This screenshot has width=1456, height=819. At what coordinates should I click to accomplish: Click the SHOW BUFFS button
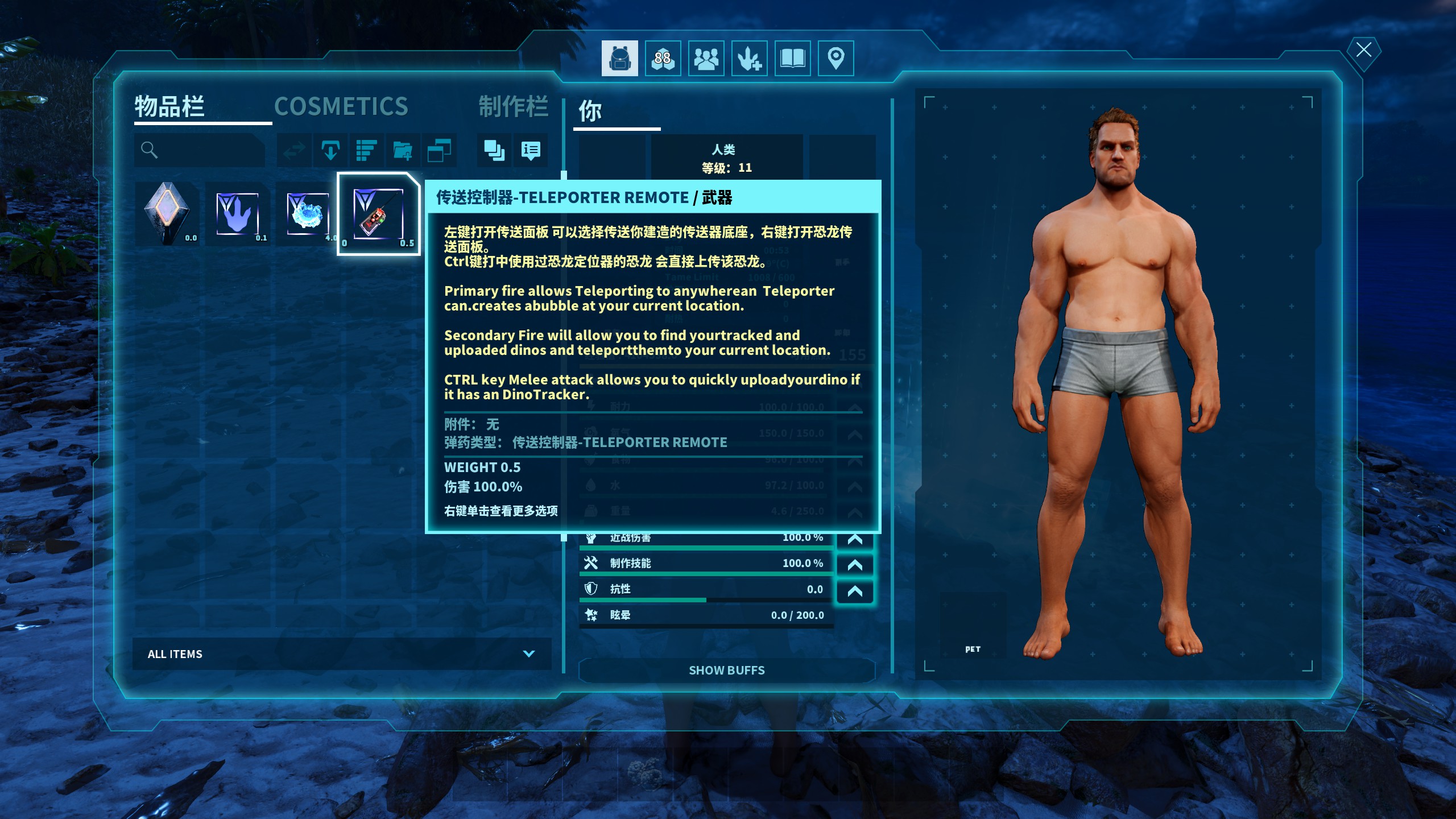point(726,671)
